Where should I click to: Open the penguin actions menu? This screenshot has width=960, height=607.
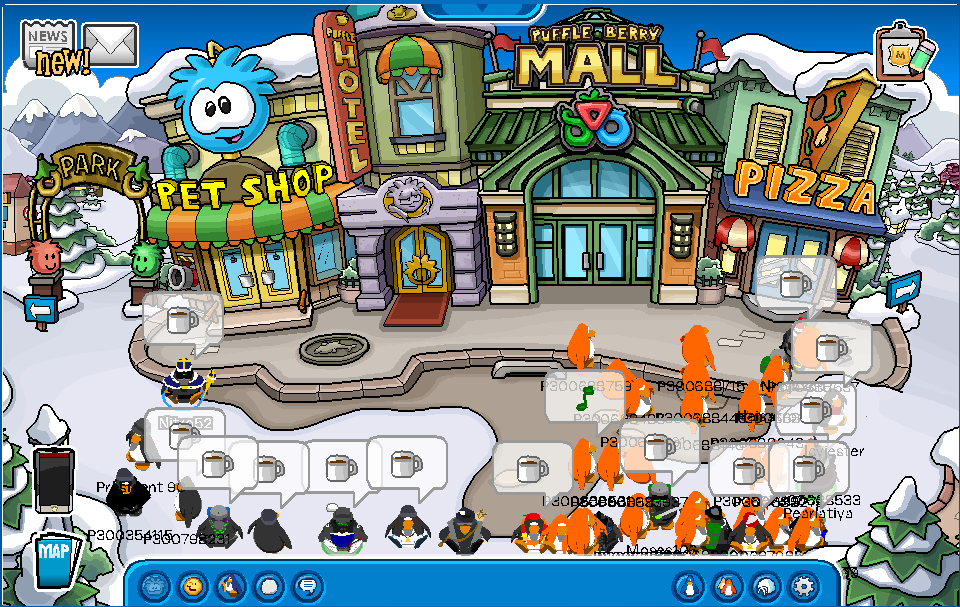point(231,585)
